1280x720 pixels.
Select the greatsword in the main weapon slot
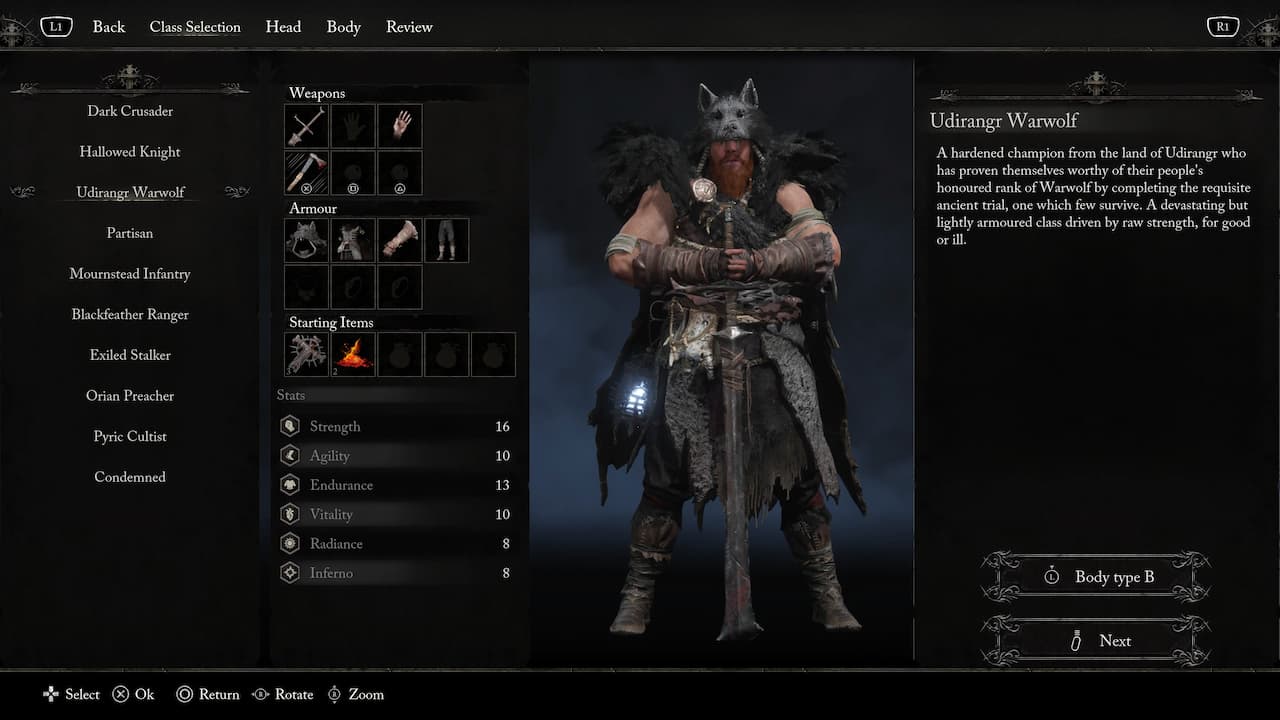tap(305, 125)
